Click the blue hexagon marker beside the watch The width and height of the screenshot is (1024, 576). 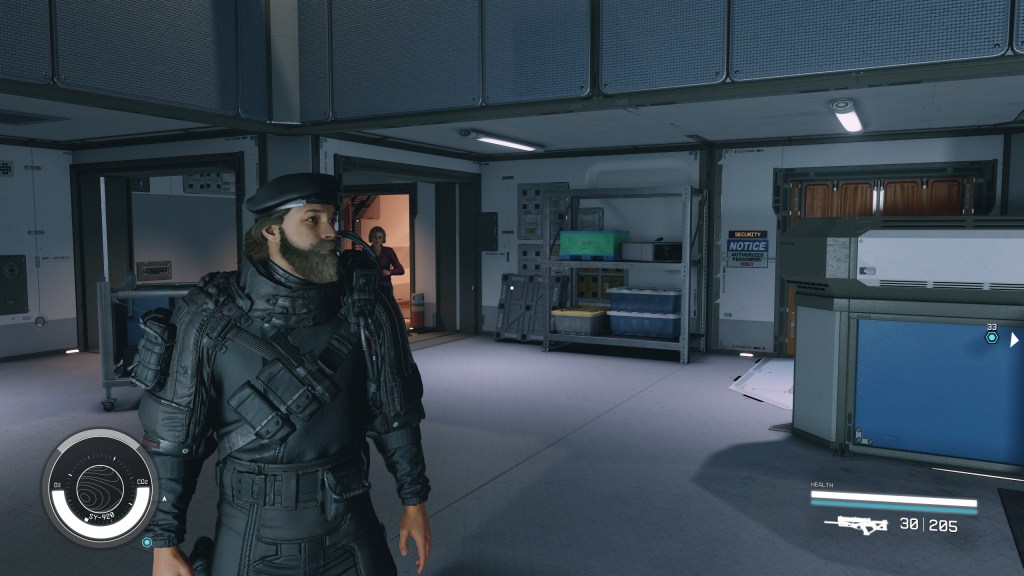(x=147, y=542)
